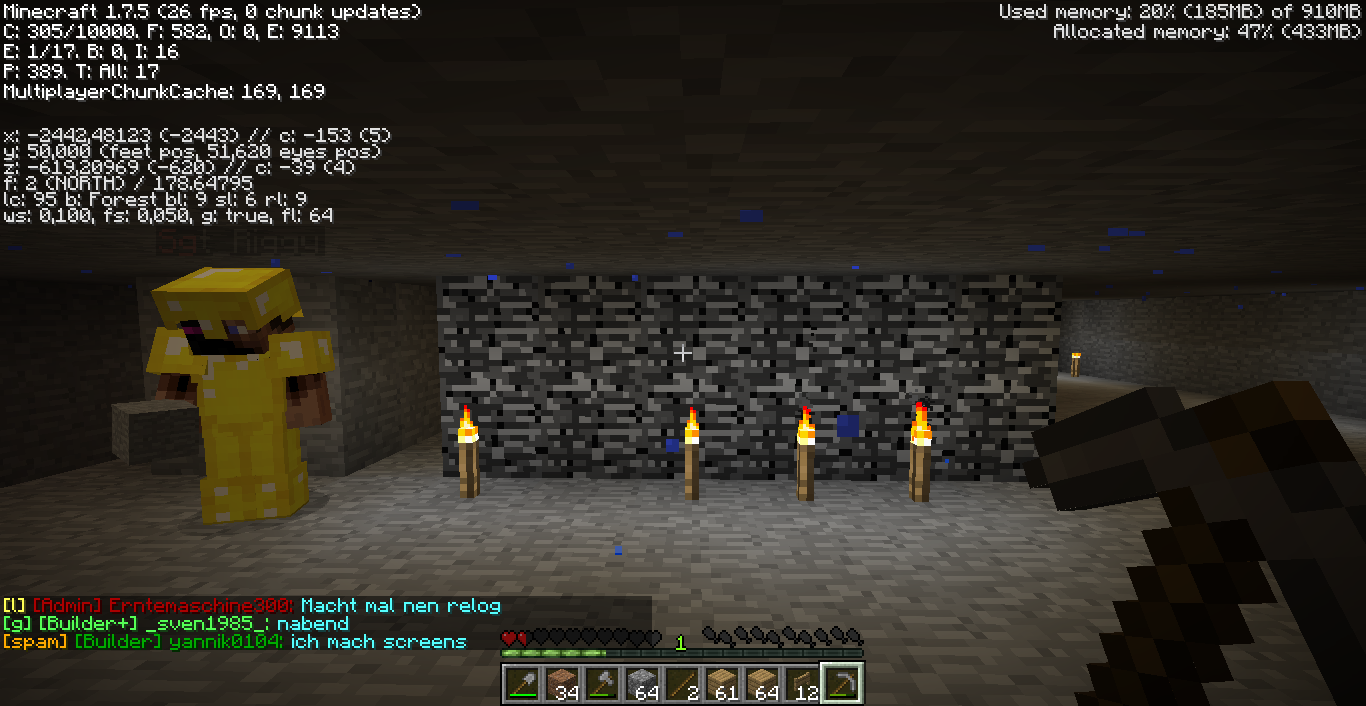1366x706 pixels.
Task: Select the wooden fence stack of 12
Action: pos(802,684)
